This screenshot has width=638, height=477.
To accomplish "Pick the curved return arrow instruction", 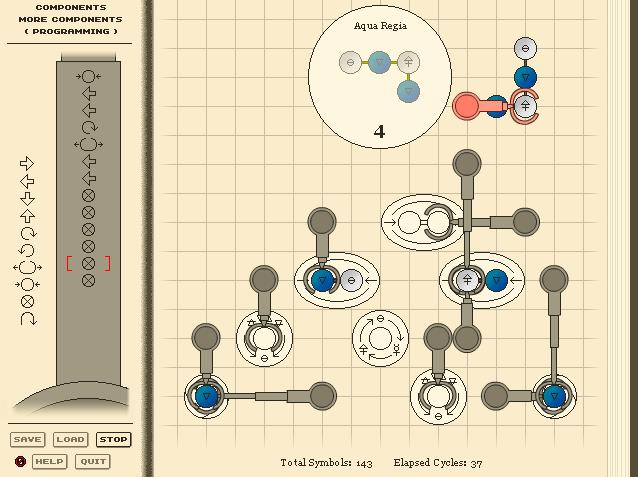I will tap(28, 319).
